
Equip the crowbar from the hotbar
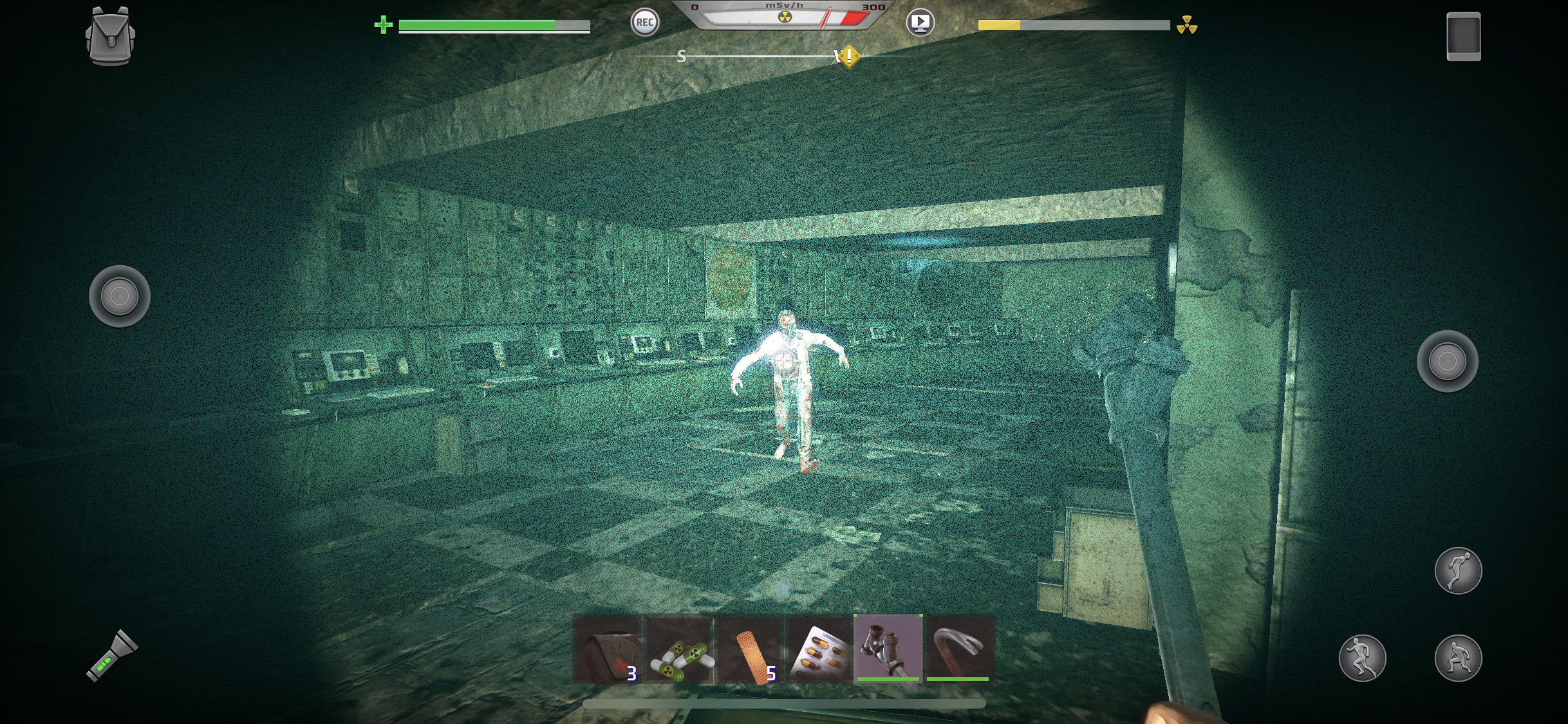958,649
